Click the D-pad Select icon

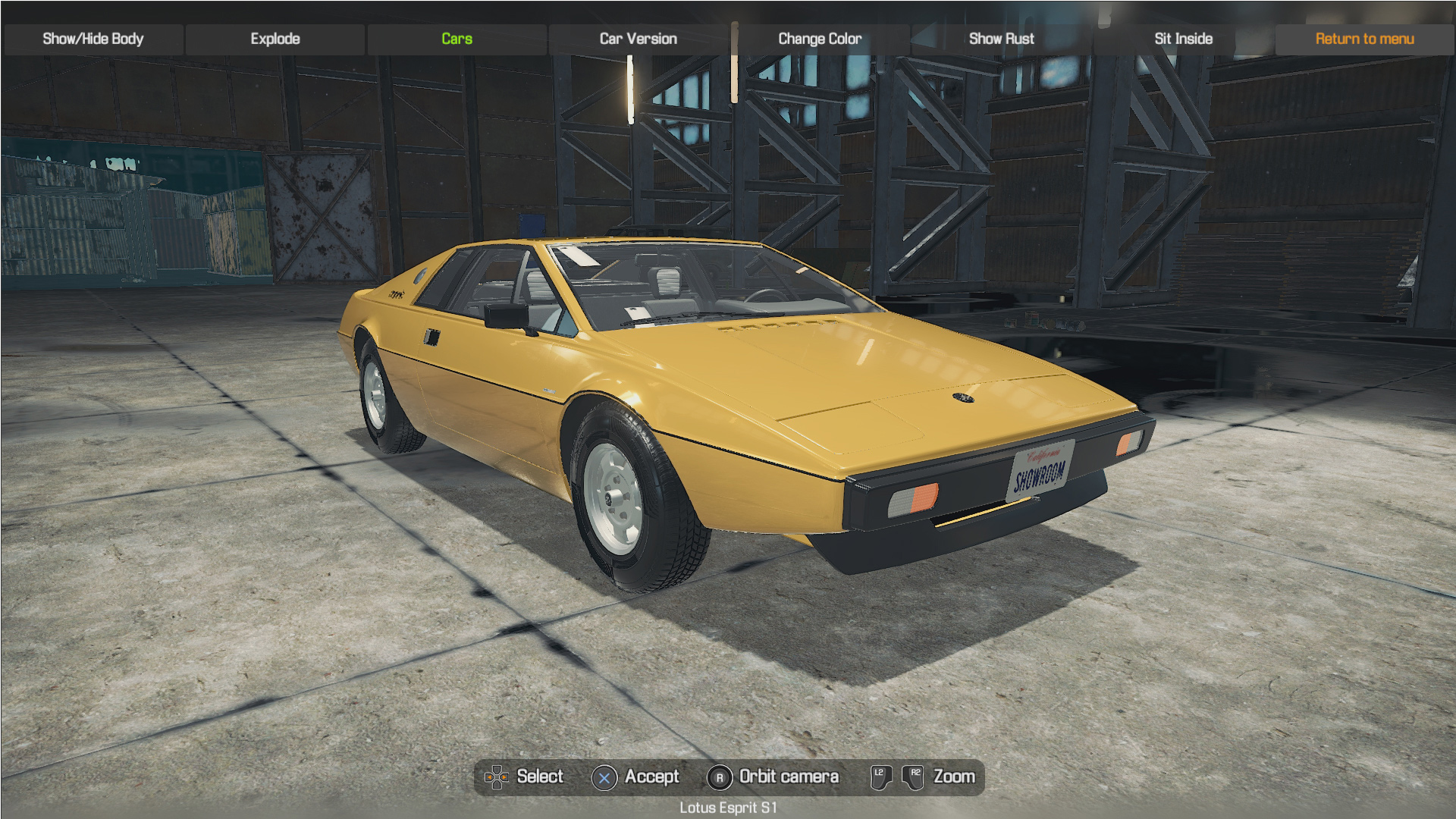(x=497, y=777)
